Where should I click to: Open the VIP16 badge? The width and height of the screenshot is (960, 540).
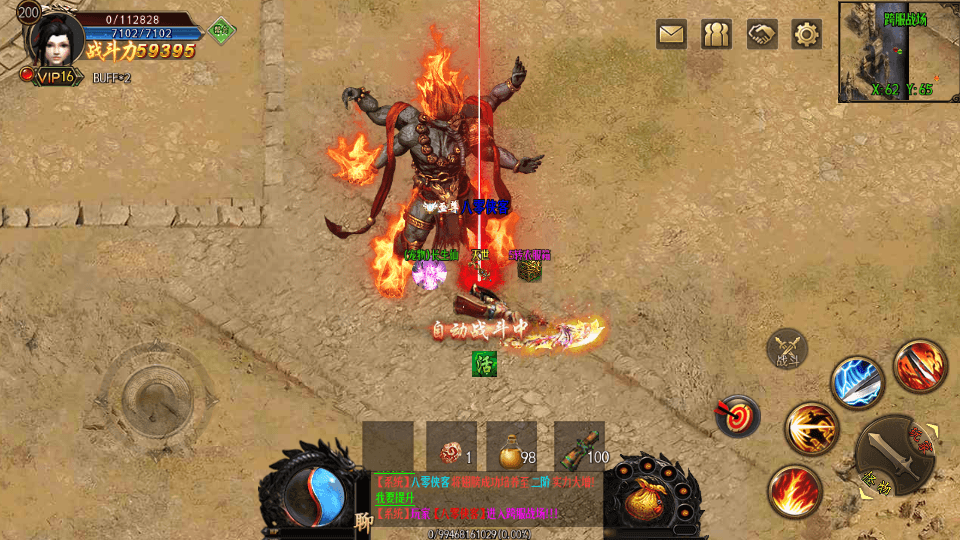click(52, 76)
